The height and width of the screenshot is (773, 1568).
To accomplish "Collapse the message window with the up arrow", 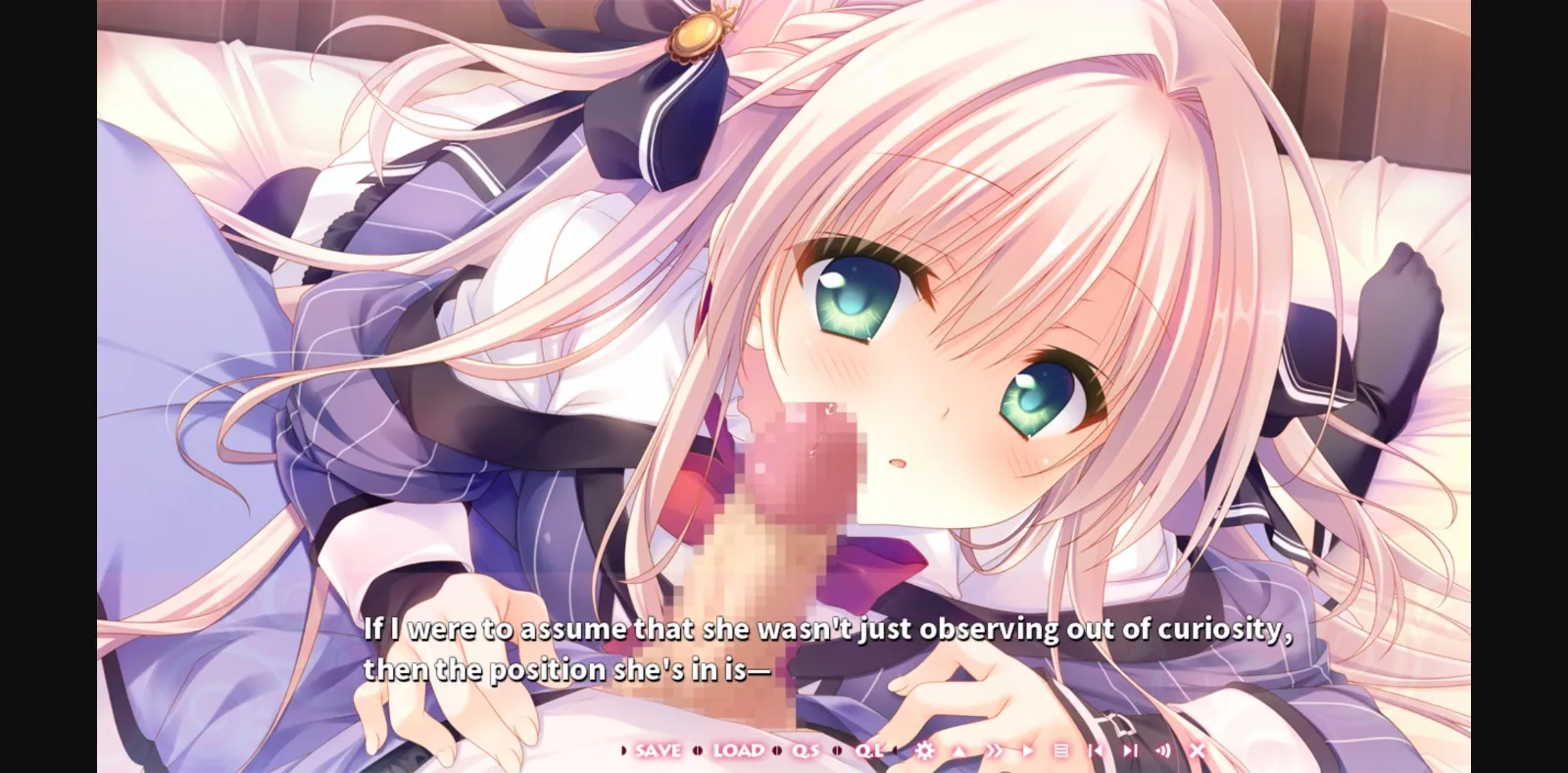I will (958, 749).
